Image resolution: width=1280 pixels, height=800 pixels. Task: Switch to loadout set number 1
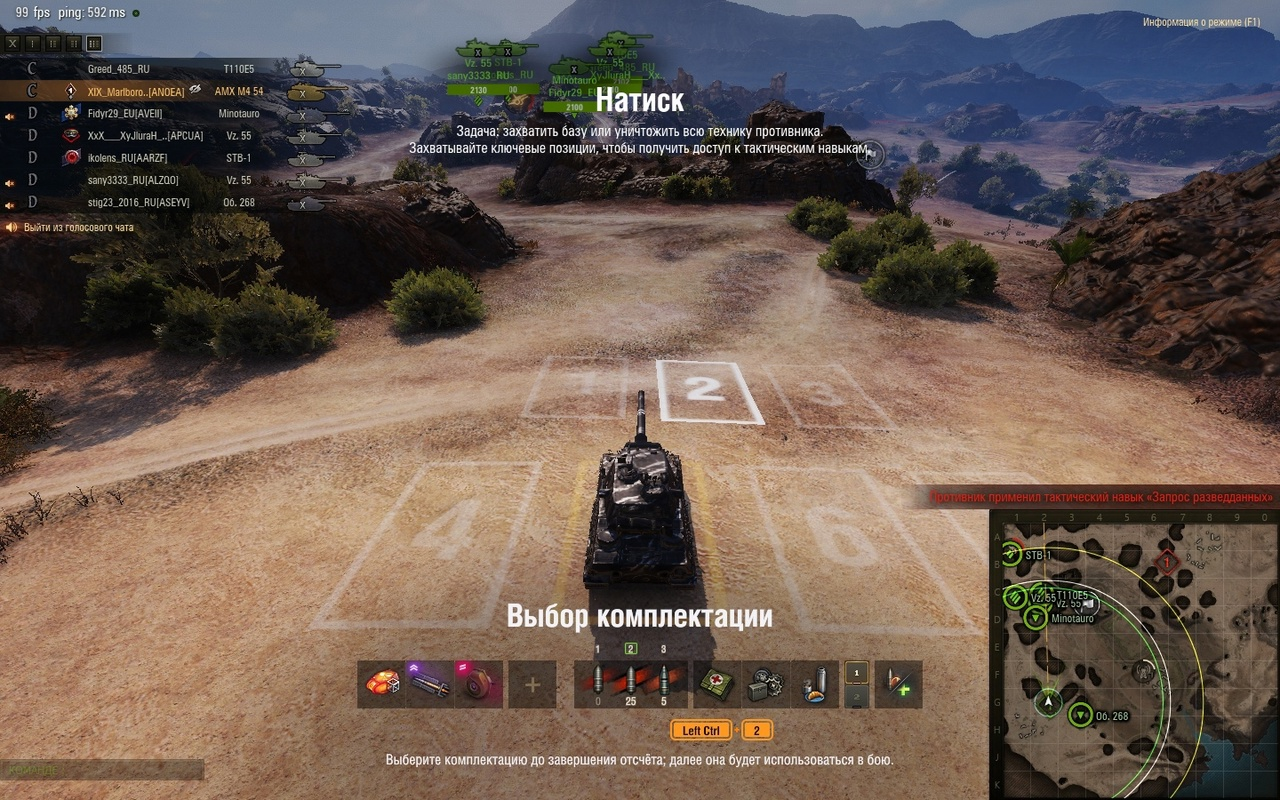[856, 673]
